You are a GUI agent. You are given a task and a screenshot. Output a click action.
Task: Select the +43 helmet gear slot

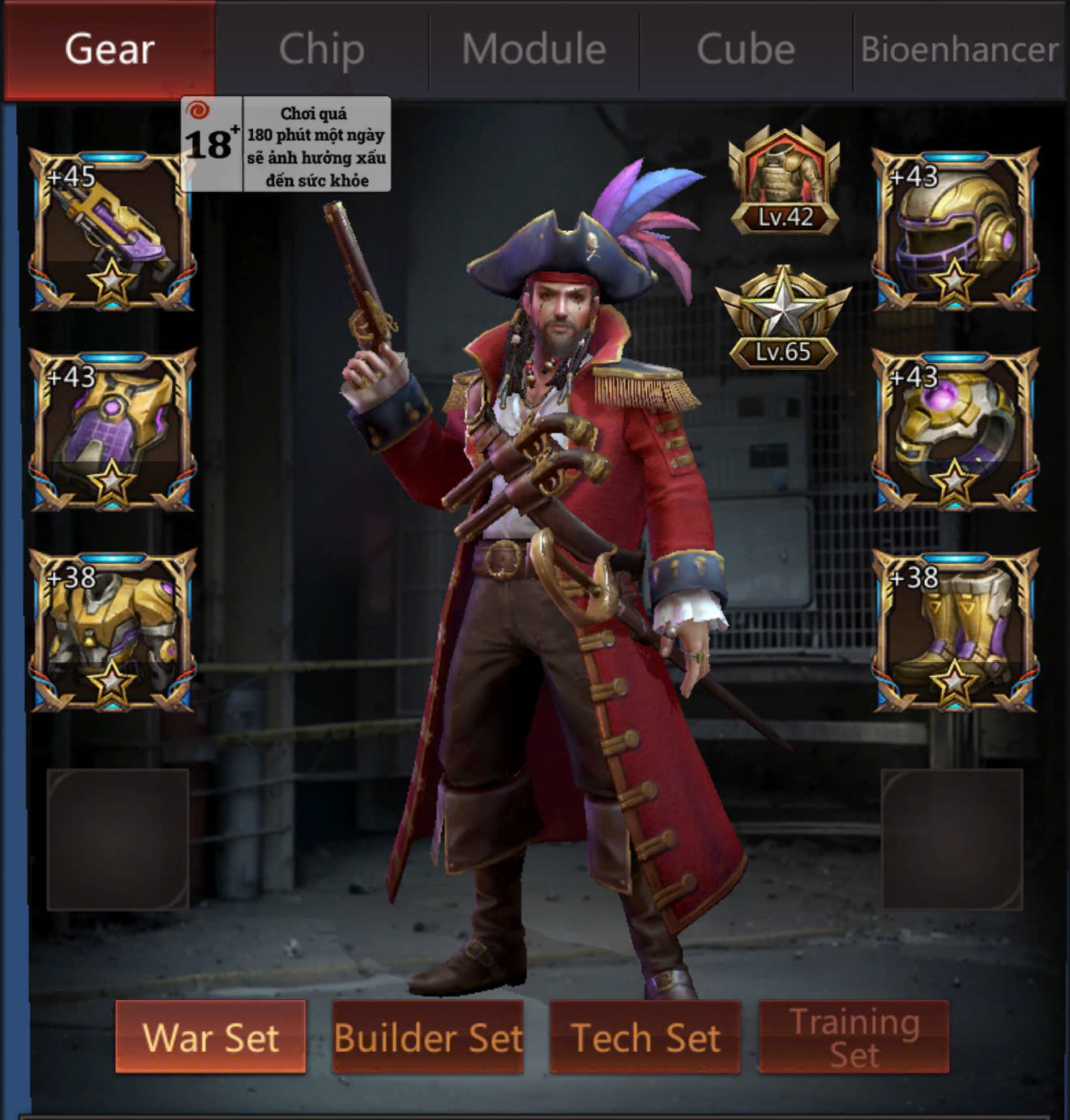[x=955, y=229]
